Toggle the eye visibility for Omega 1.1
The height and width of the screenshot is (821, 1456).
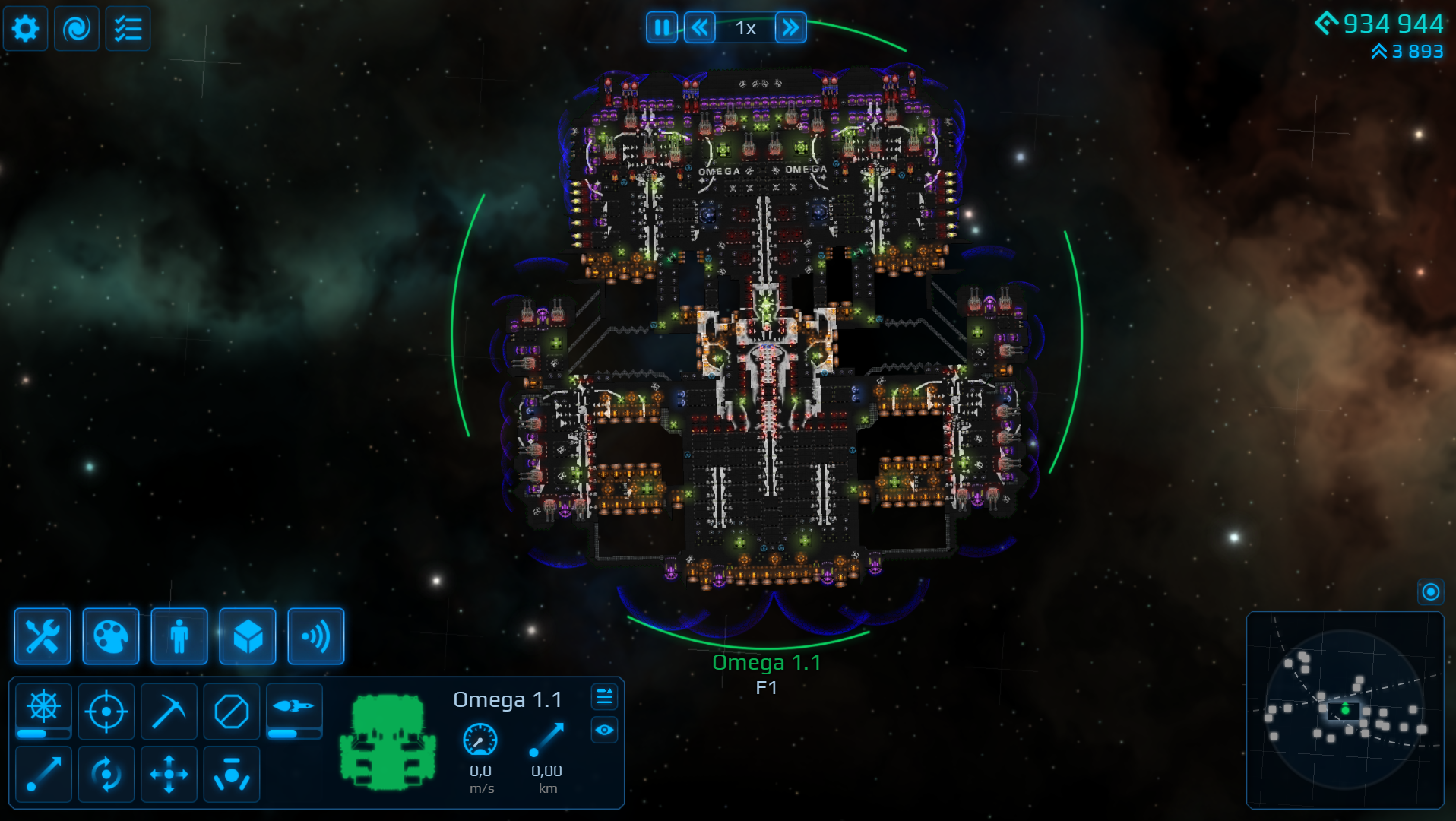604,731
